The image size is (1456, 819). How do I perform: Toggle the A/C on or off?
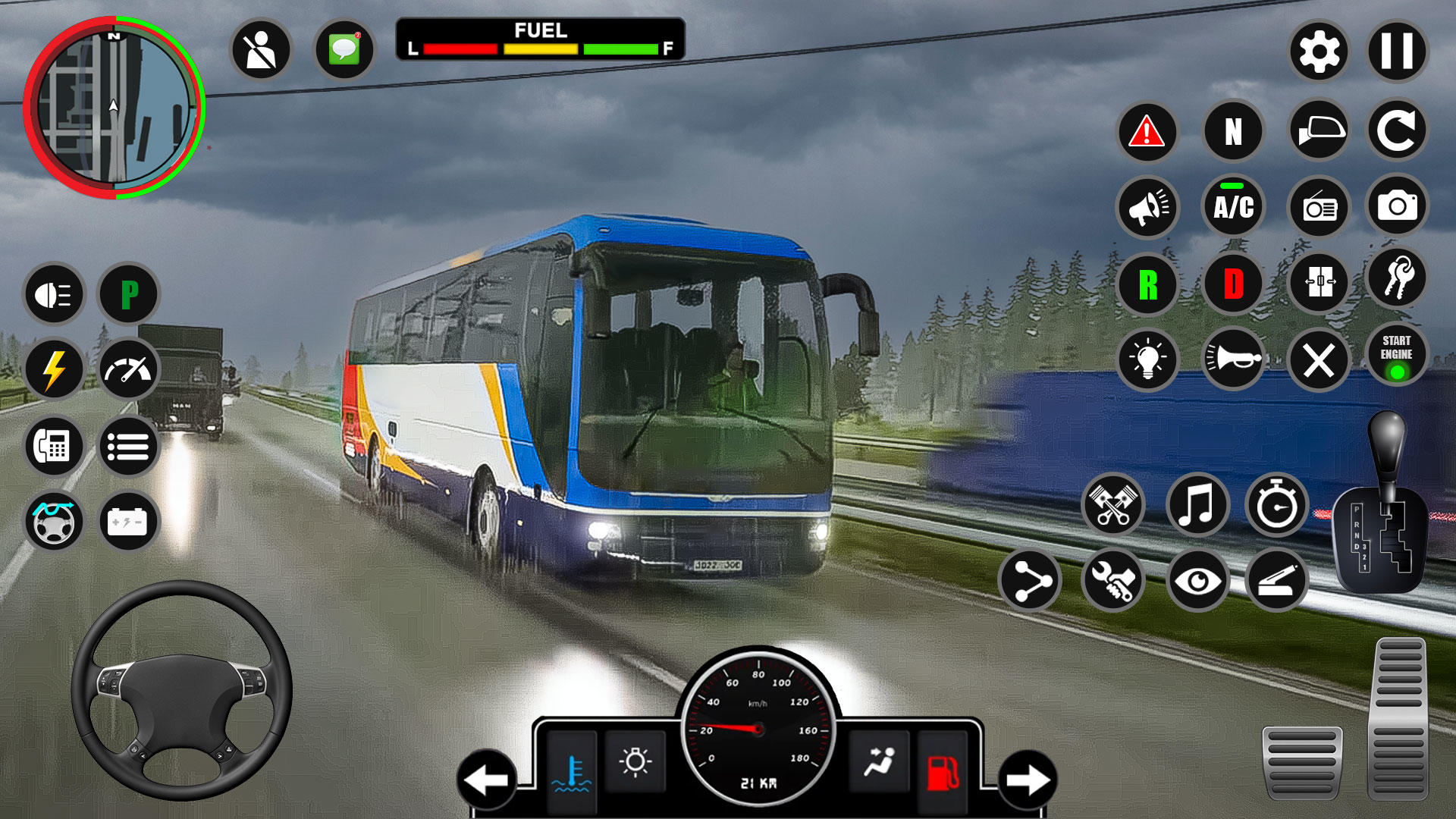click(x=1234, y=206)
